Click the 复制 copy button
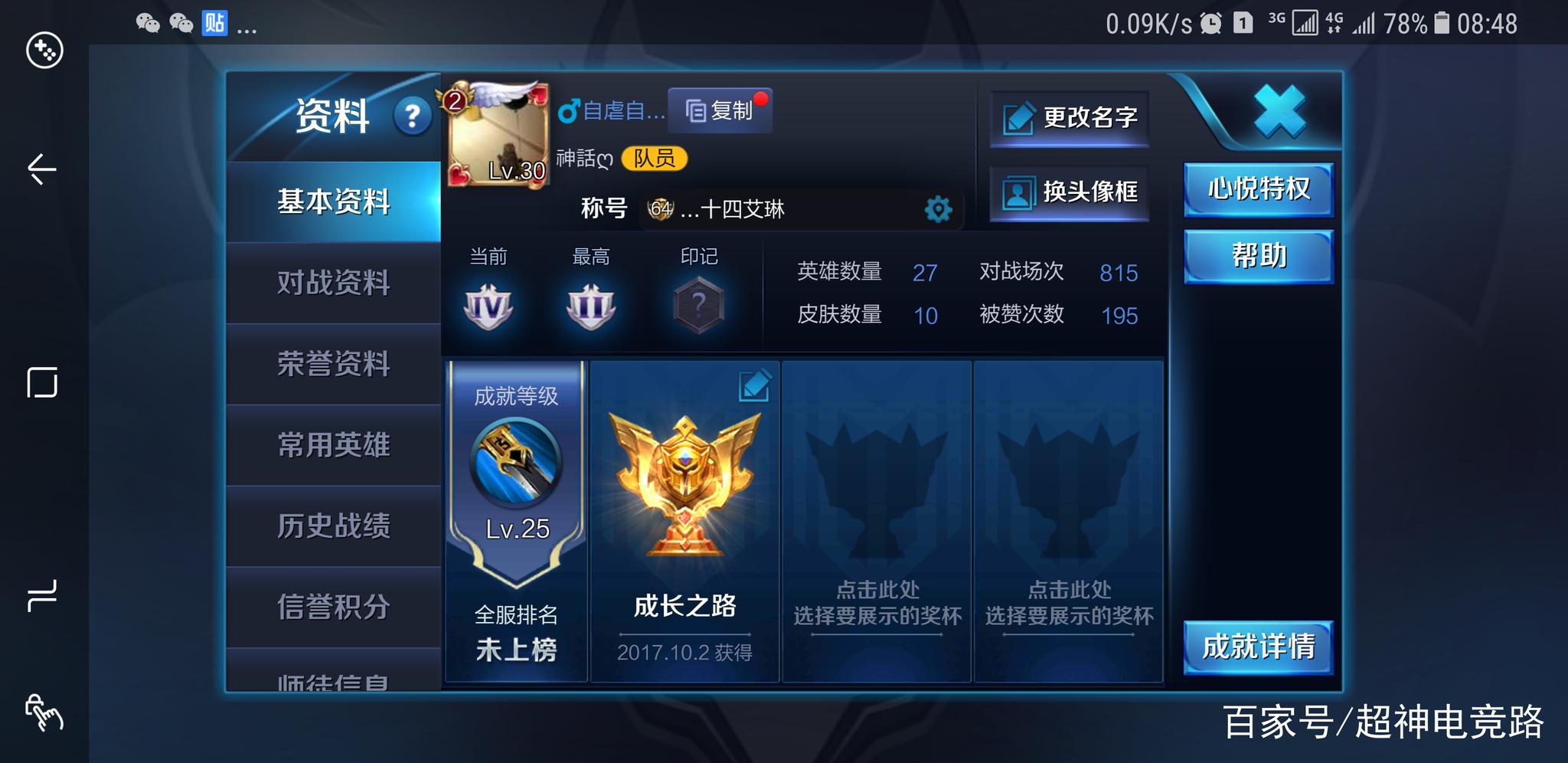 (x=720, y=110)
